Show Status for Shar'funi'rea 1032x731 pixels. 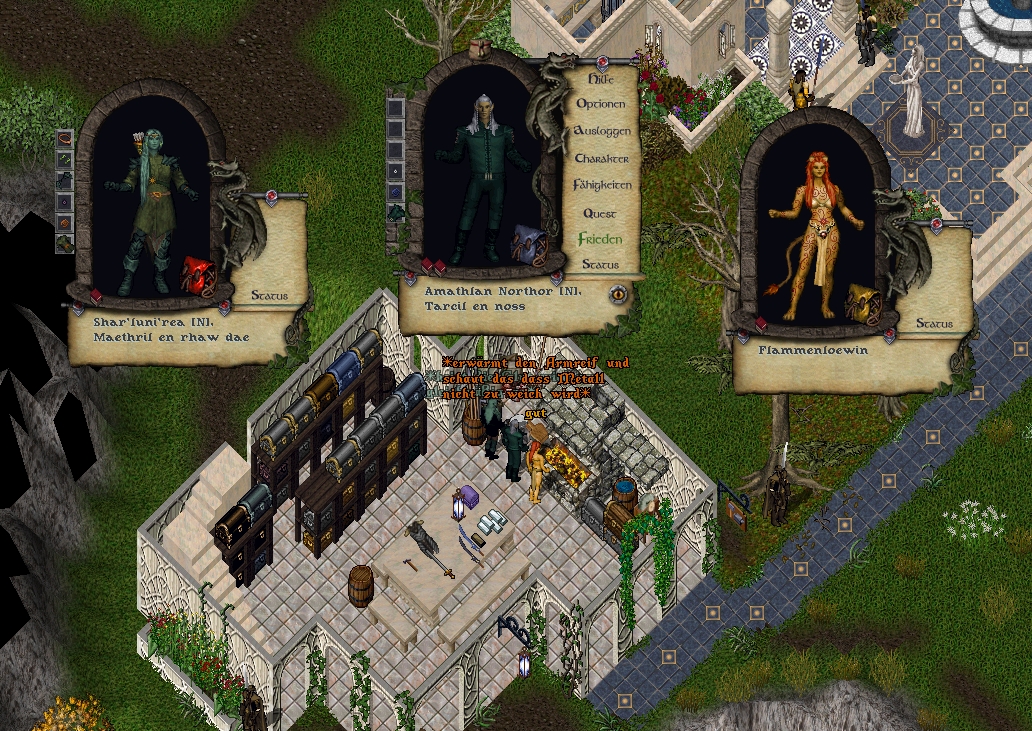[269, 296]
